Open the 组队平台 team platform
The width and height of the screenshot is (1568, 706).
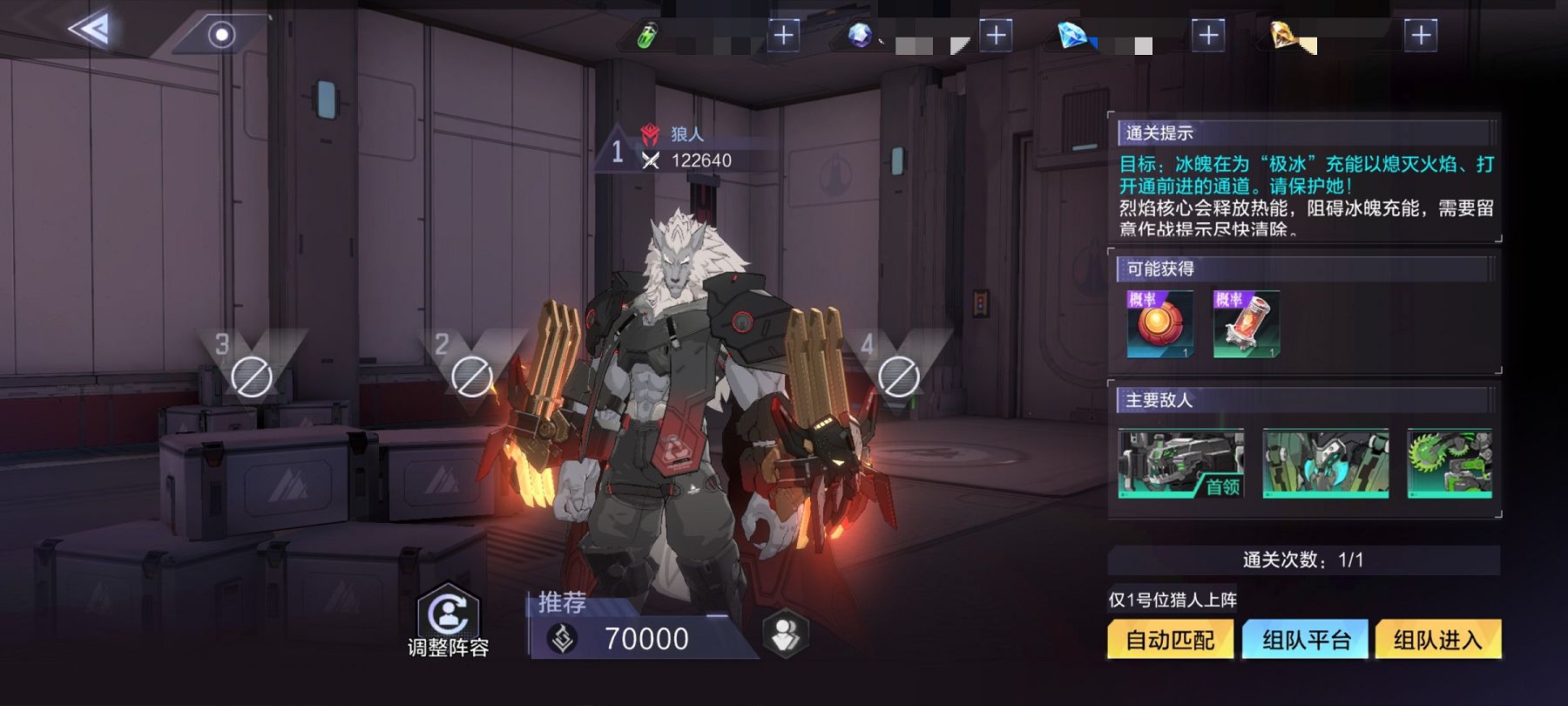[1306, 641]
